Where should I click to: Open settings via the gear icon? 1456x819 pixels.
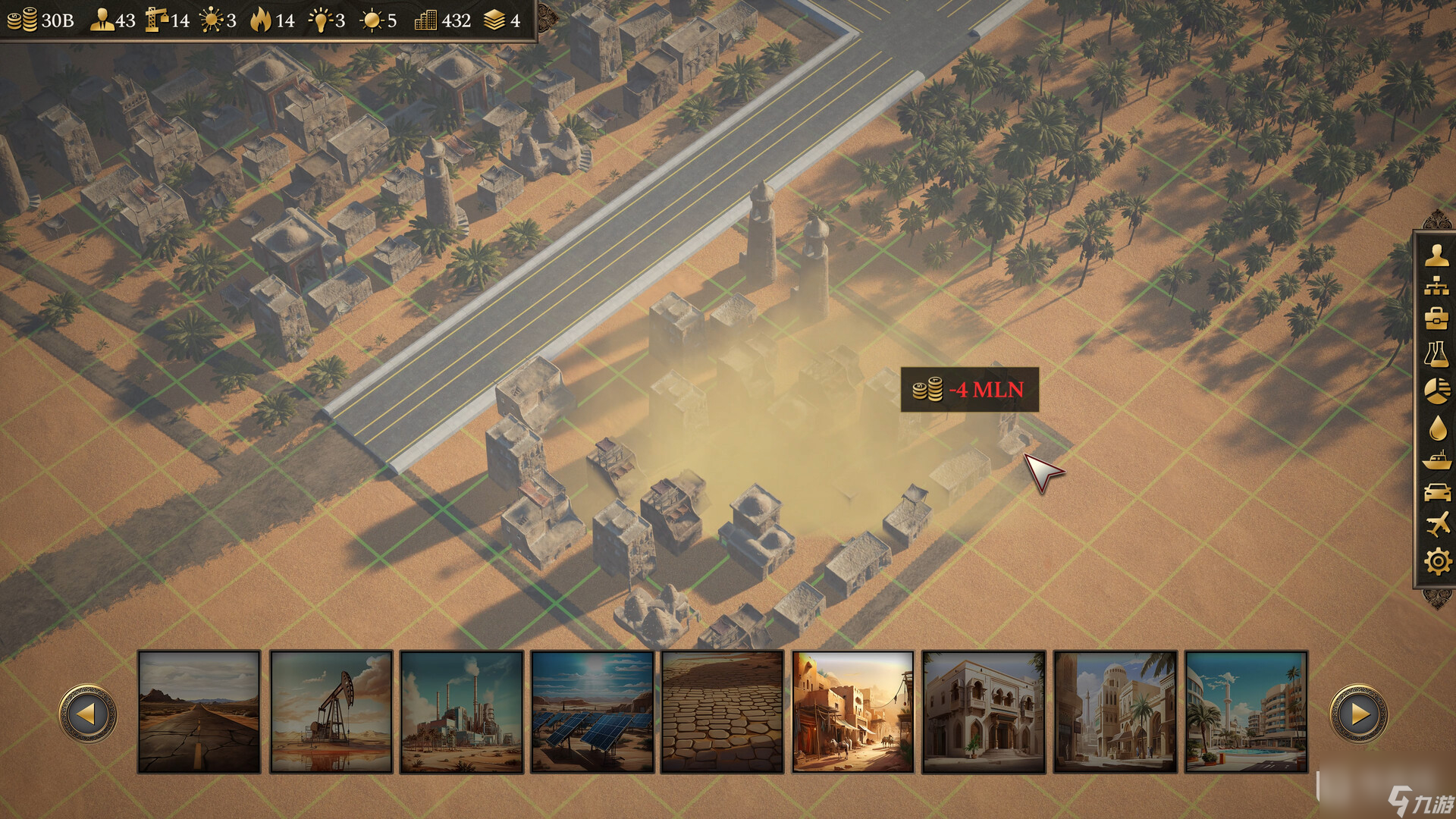tap(1436, 562)
